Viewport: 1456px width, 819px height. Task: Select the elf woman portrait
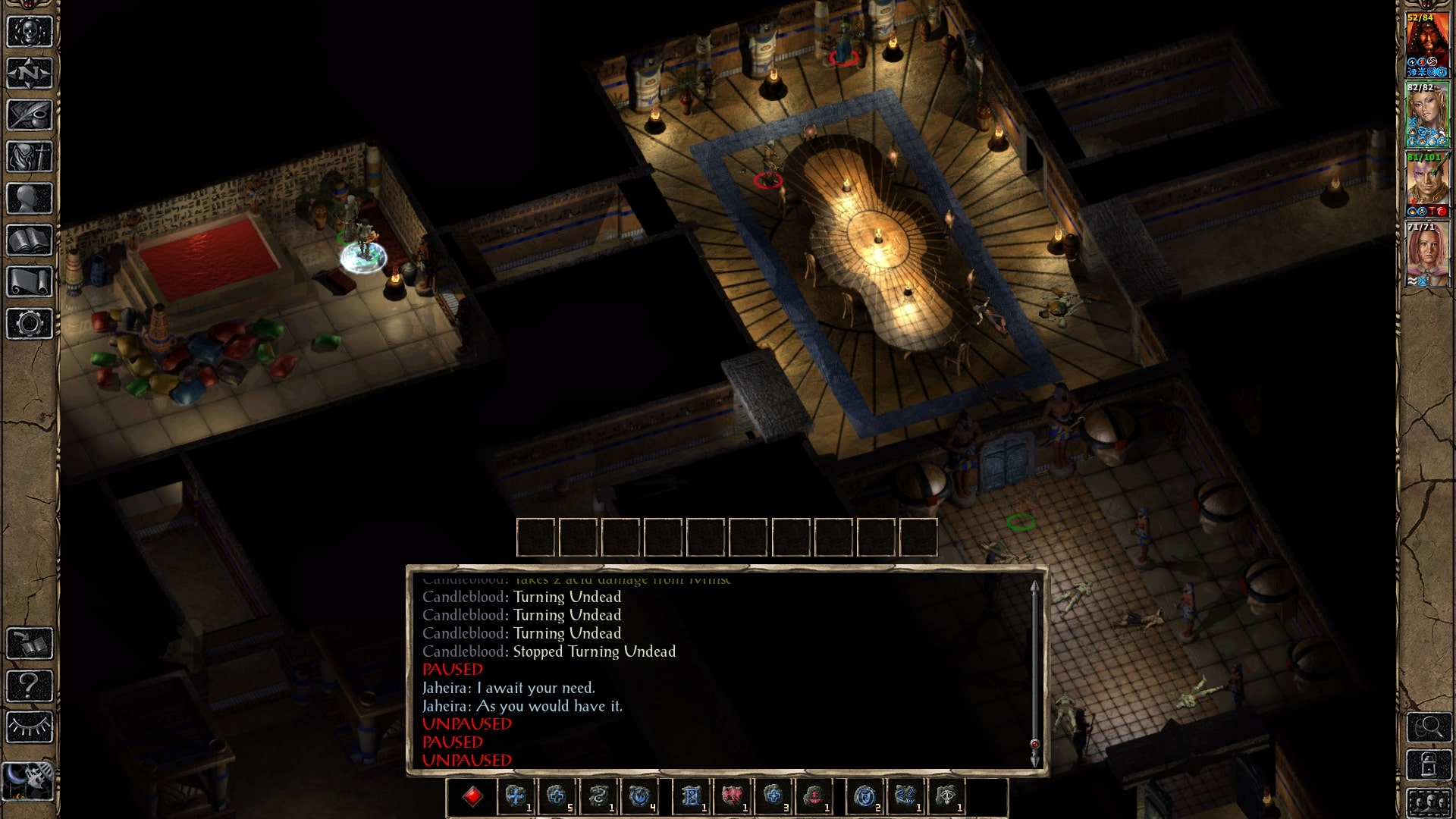(x=1427, y=110)
